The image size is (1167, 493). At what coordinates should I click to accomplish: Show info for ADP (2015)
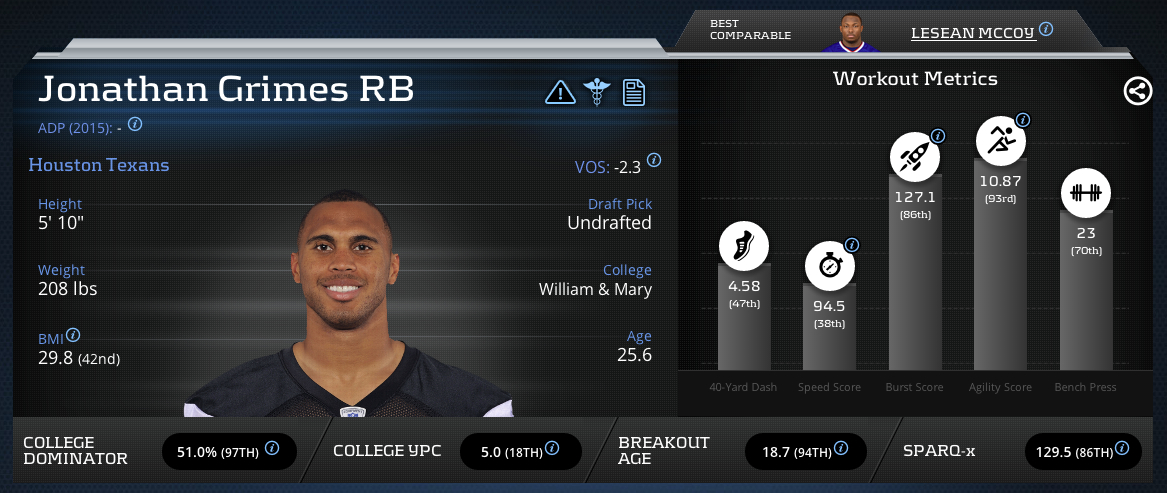(135, 125)
